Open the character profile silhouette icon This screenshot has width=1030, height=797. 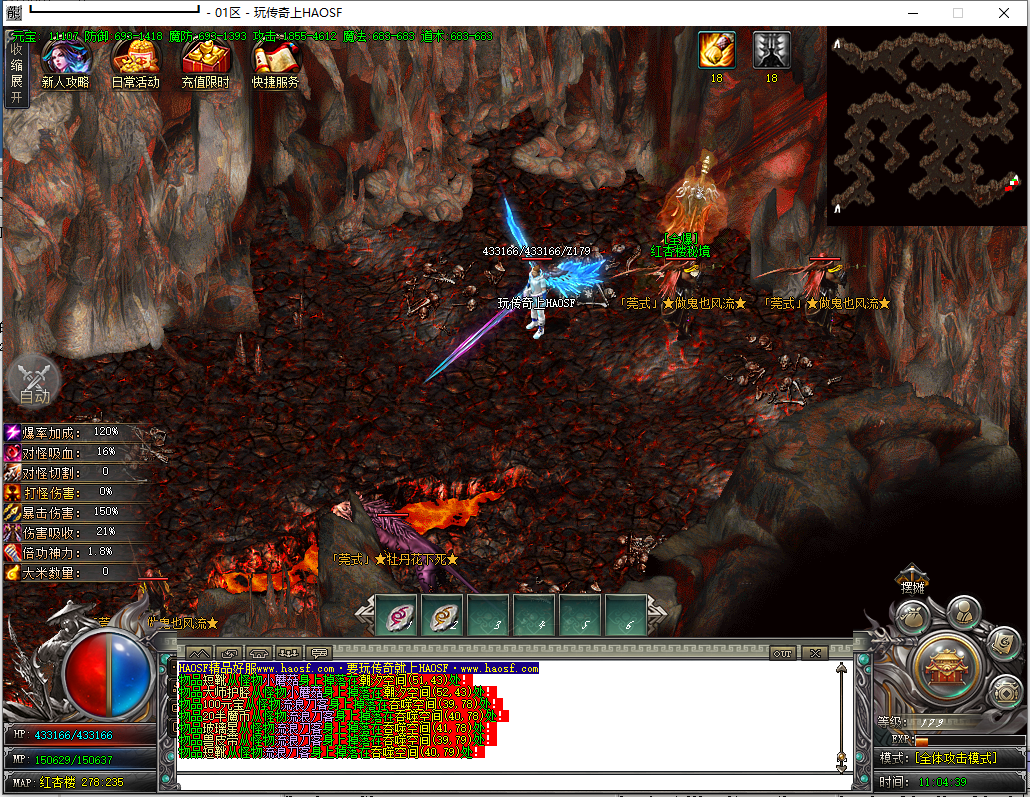click(963, 611)
